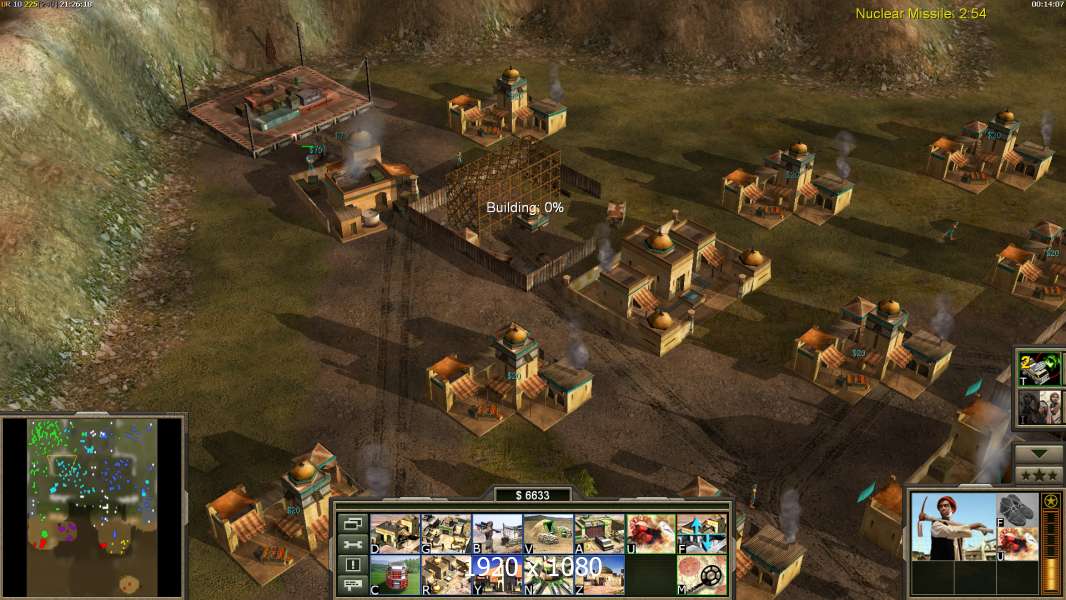Click the red explosive icon labeled U in build bar
Viewport: 1066px width, 600px height.
coord(650,533)
